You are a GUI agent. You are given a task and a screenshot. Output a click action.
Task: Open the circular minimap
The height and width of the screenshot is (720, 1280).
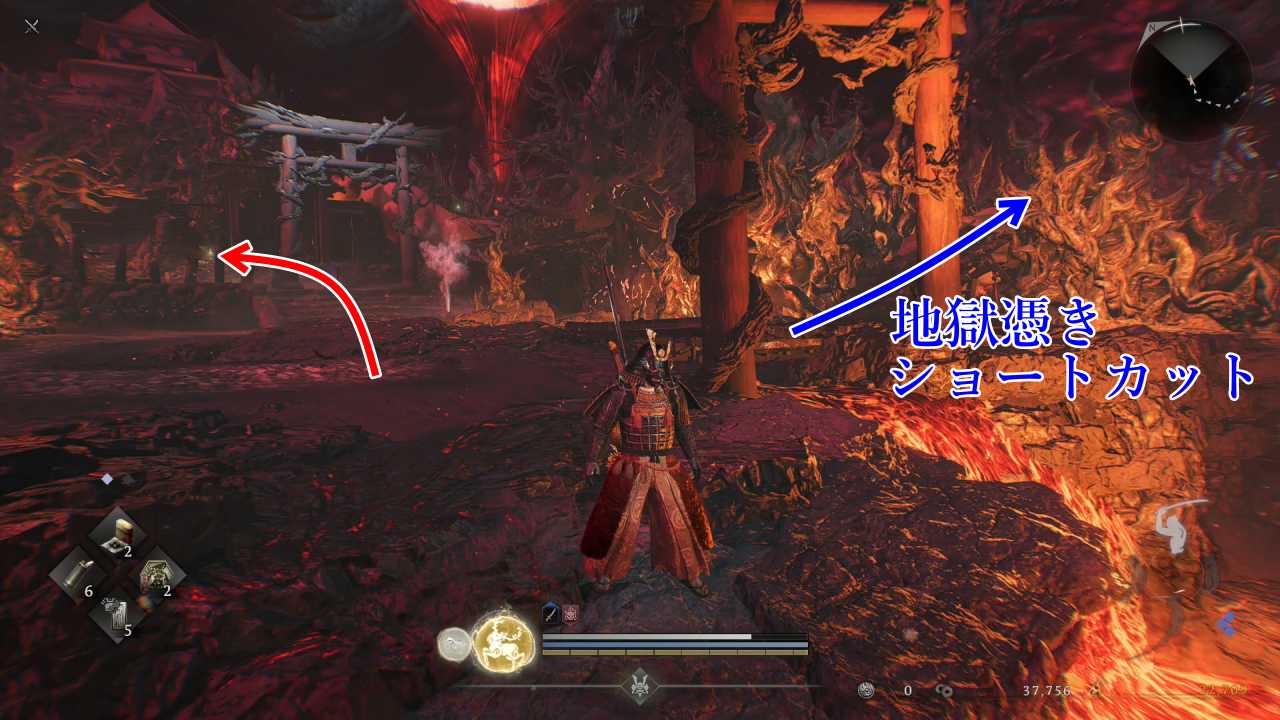[1191, 79]
